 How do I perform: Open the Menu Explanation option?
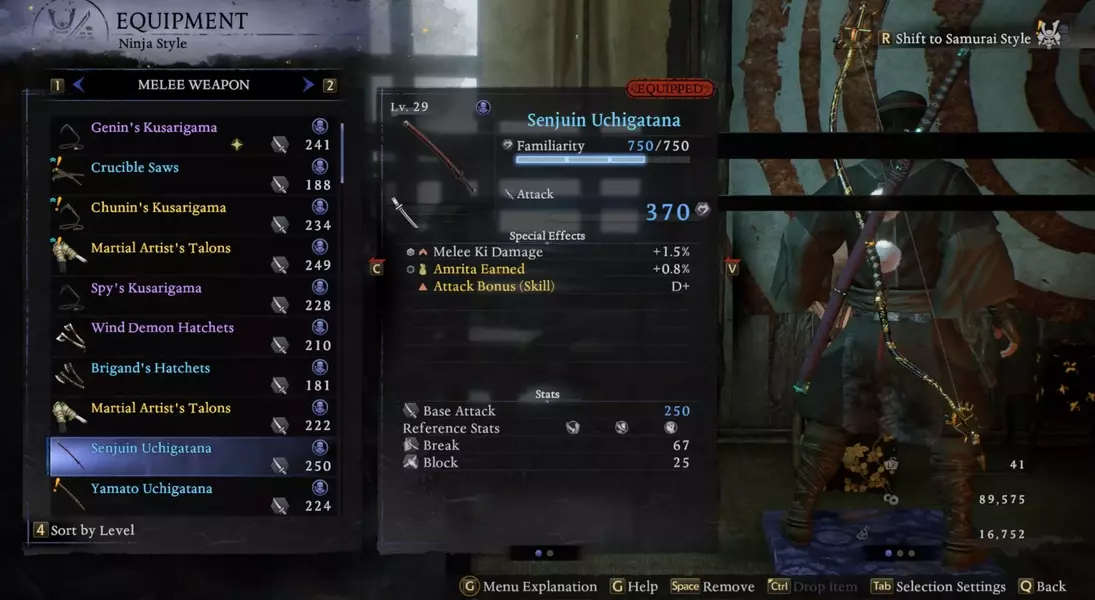point(529,587)
